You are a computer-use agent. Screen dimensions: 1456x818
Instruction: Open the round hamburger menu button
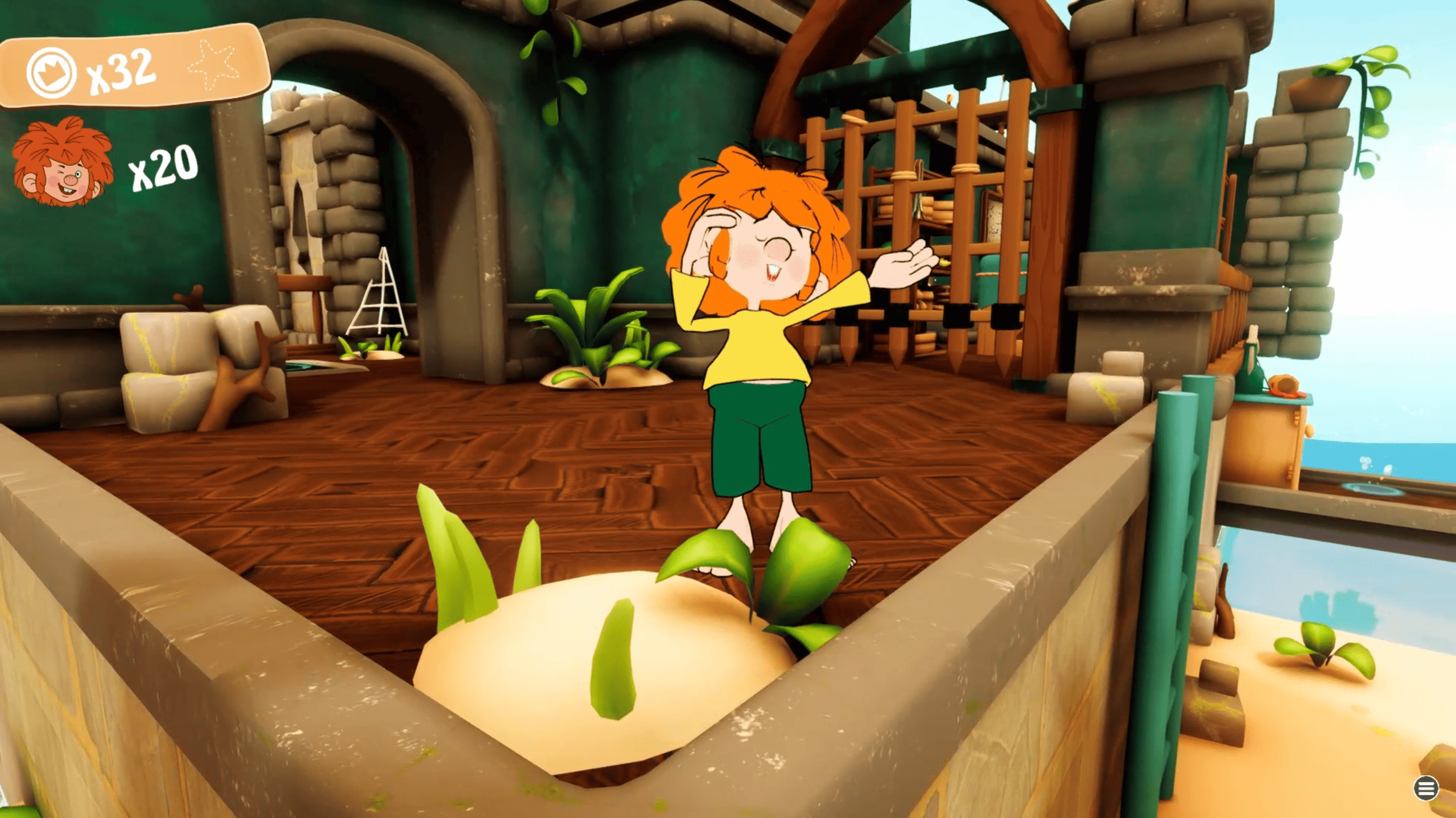click(1425, 788)
